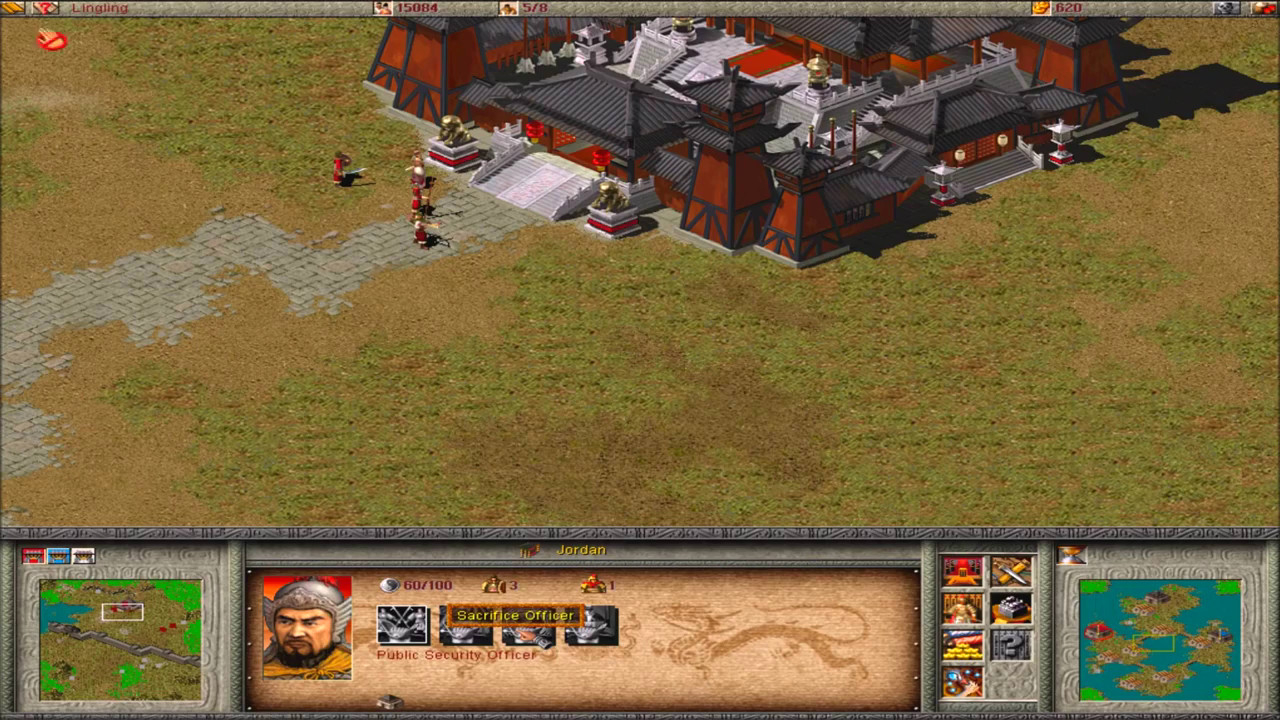Click the population figures icon showing 15084
This screenshot has height=720, width=1280.
coord(384,9)
